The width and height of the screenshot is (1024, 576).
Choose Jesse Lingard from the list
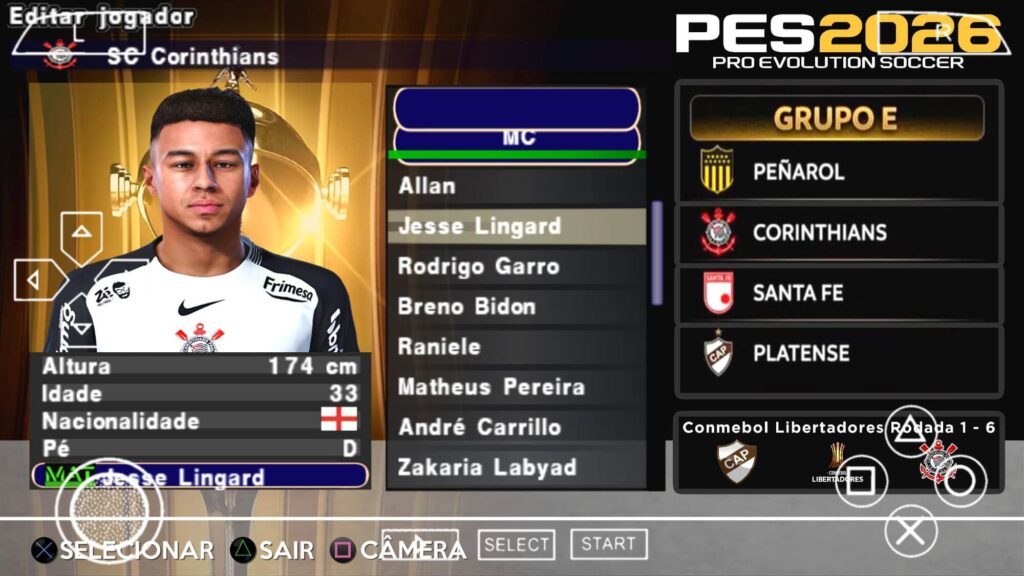[515, 226]
